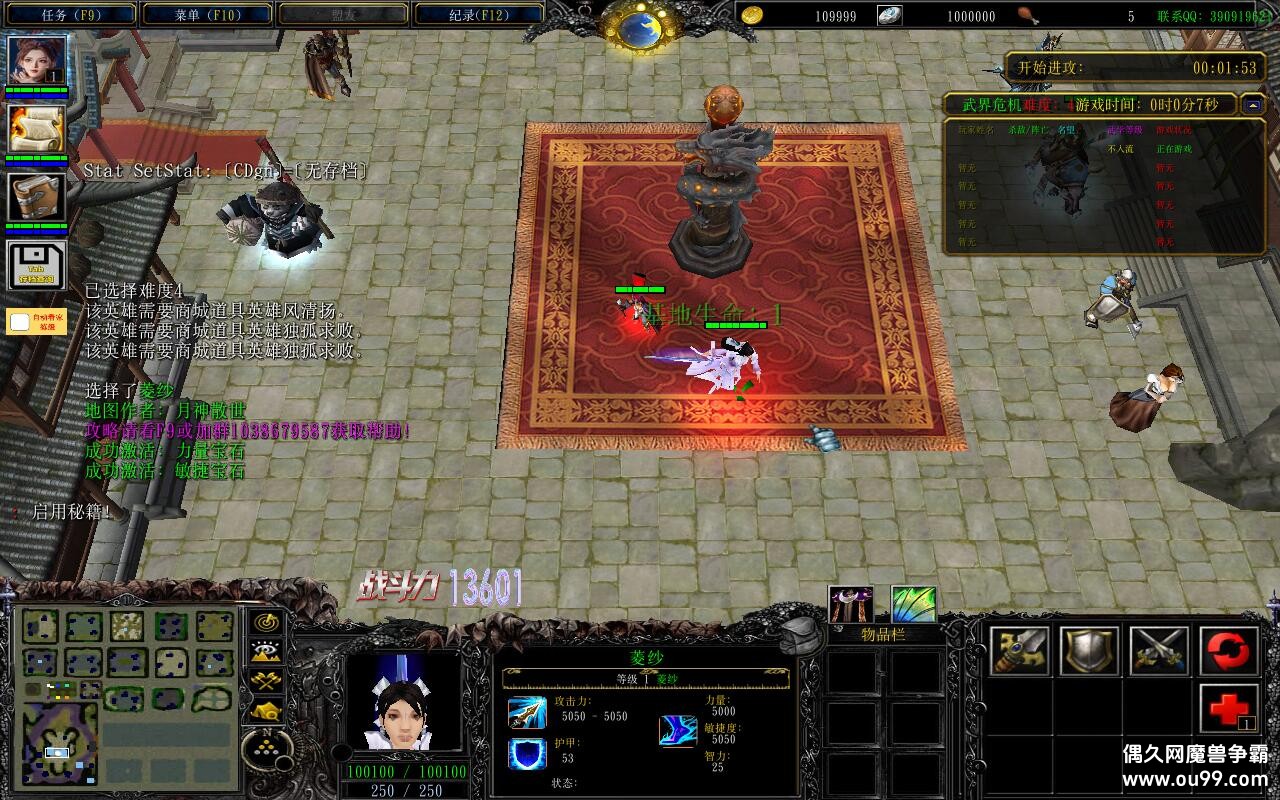1280x800 pixels.
Task: Select the leather book hero icon
Action: 38,197
